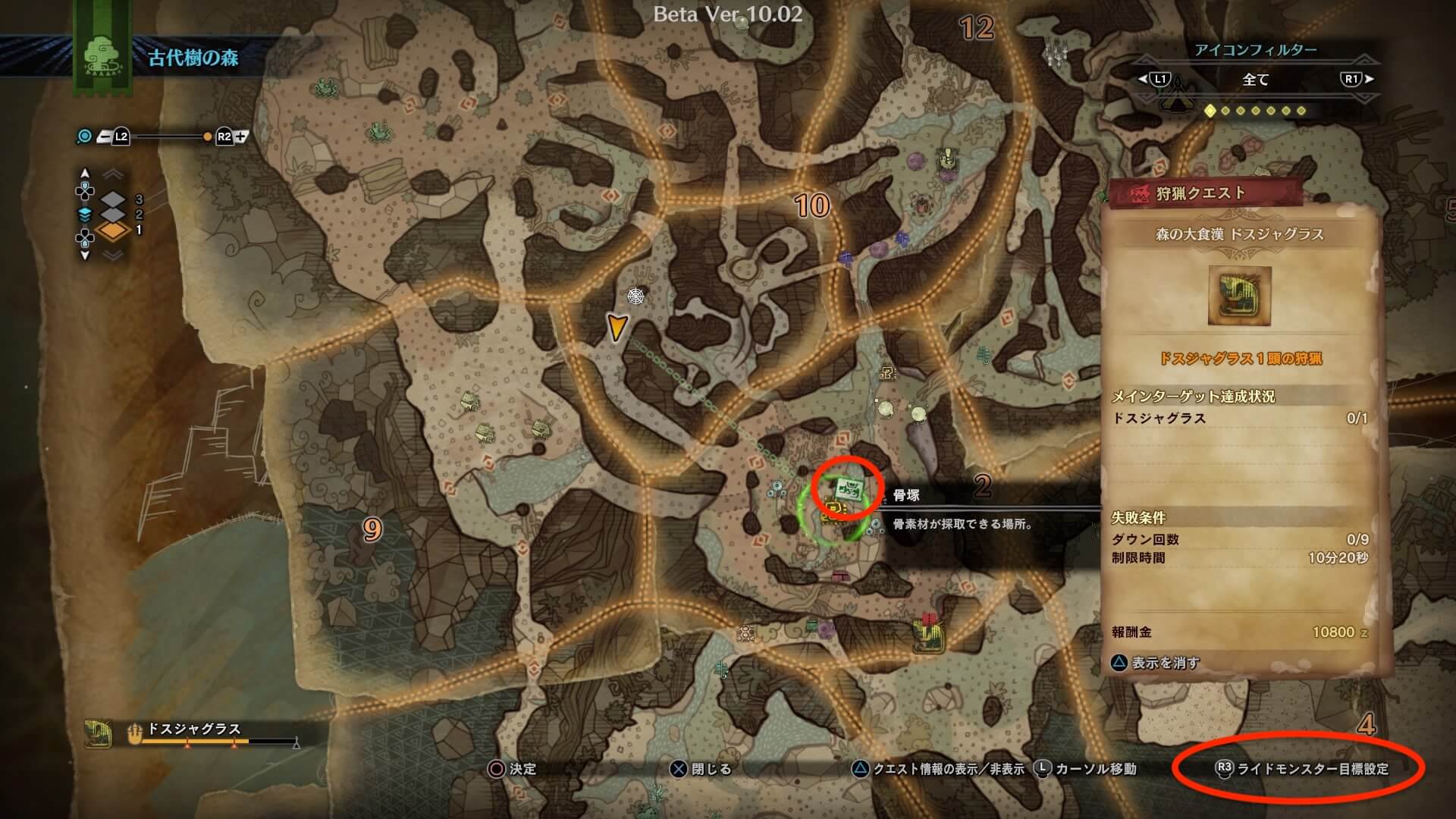Adjust the map zoom slider handle

207,137
